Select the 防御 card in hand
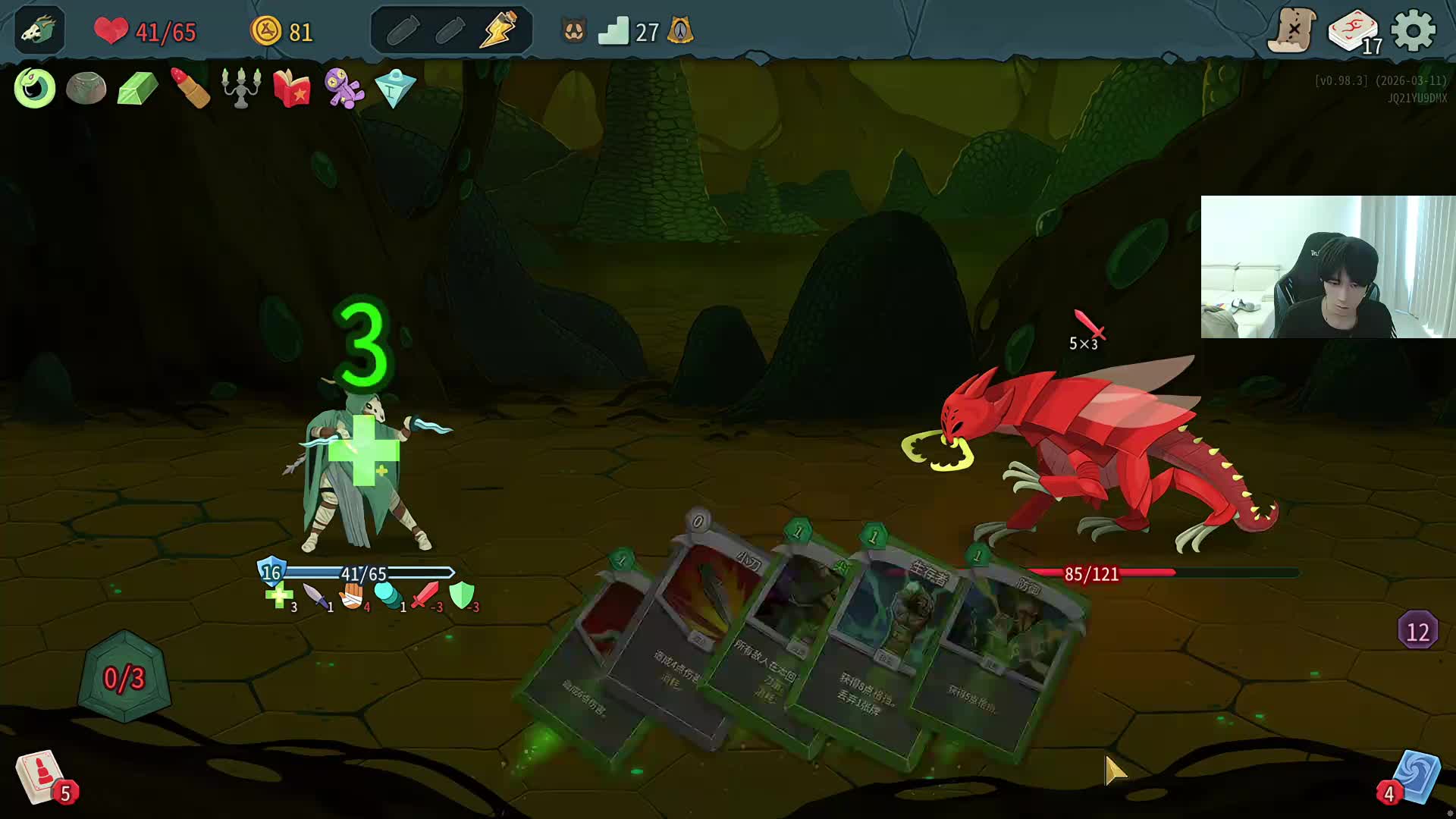The image size is (1456, 819). [x=1001, y=667]
